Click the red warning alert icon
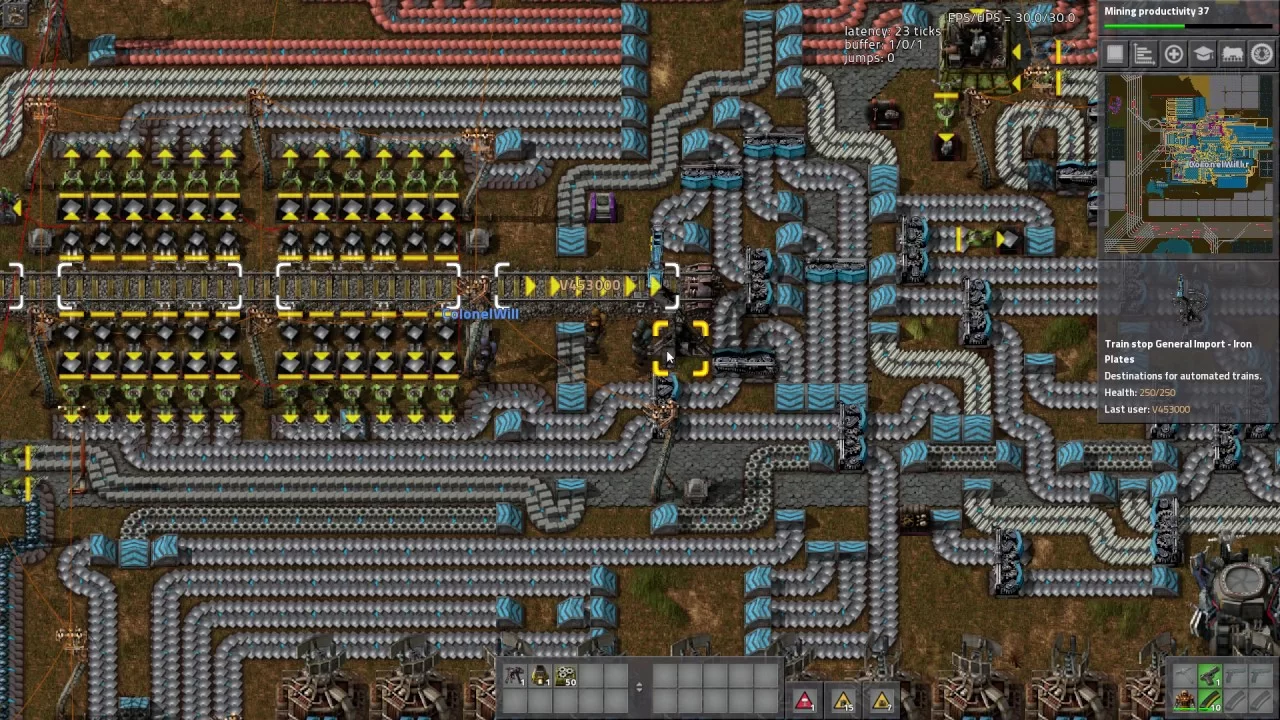Viewport: 1280px width, 720px height. (x=805, y=700)
